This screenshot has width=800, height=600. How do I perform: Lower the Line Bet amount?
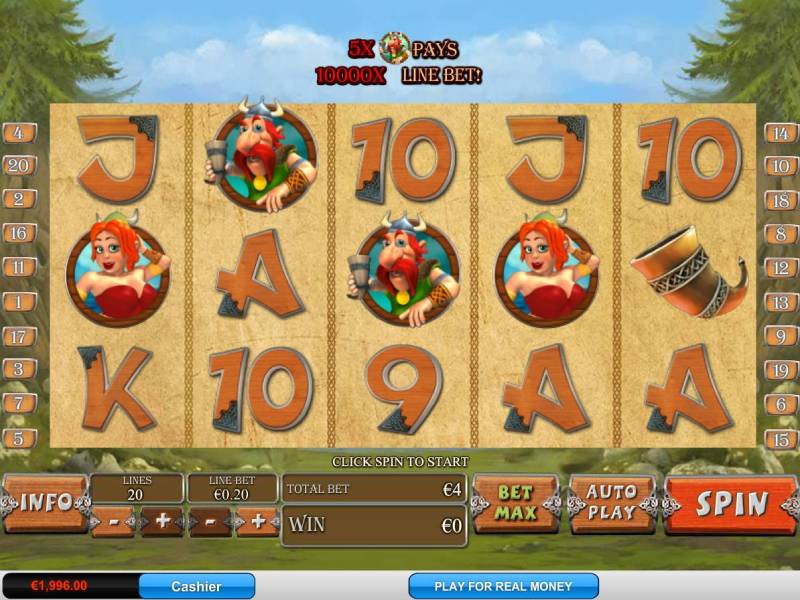(x=211, y=522)
